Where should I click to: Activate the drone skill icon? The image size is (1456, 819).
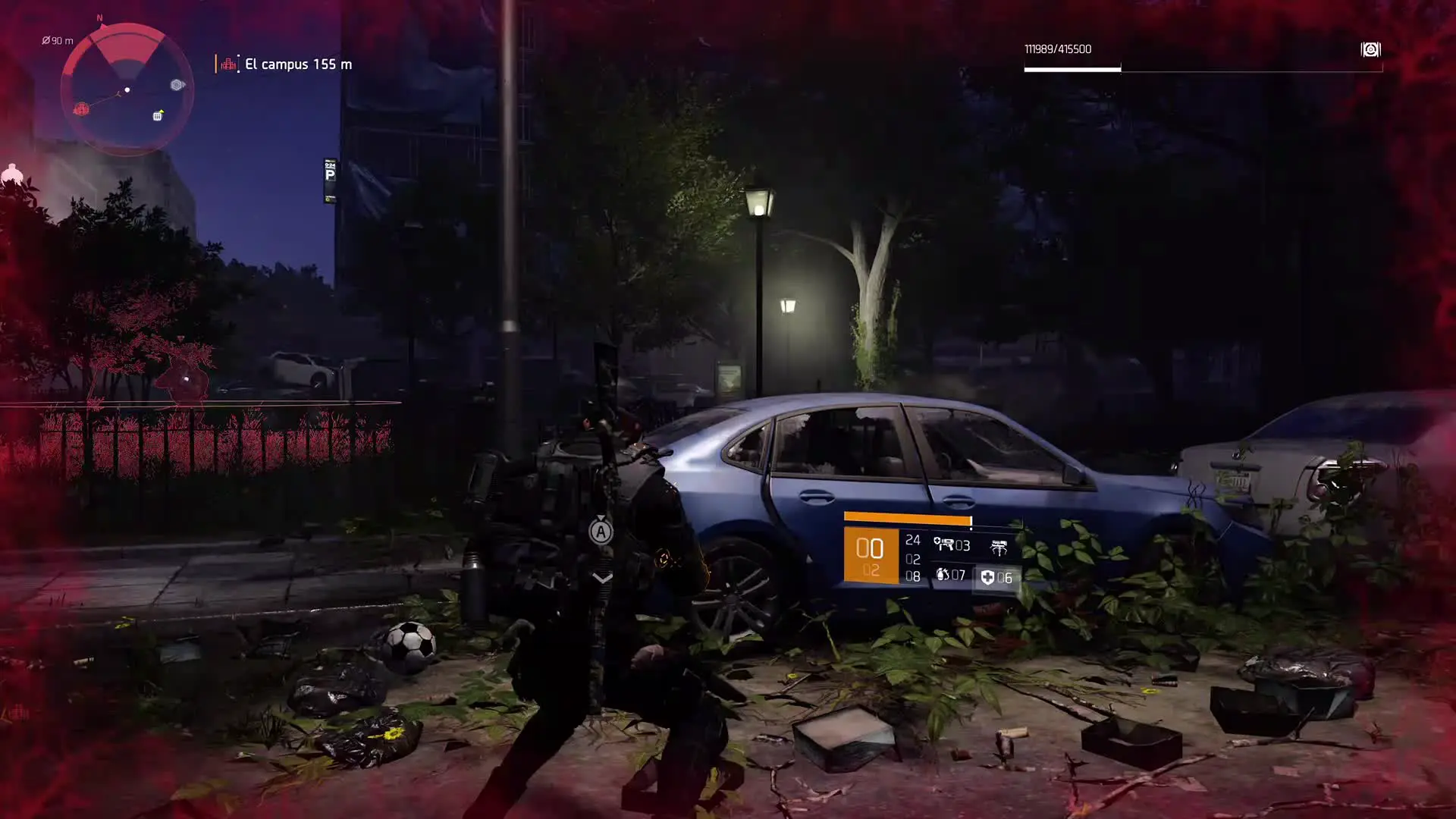(x=999, y=547)
